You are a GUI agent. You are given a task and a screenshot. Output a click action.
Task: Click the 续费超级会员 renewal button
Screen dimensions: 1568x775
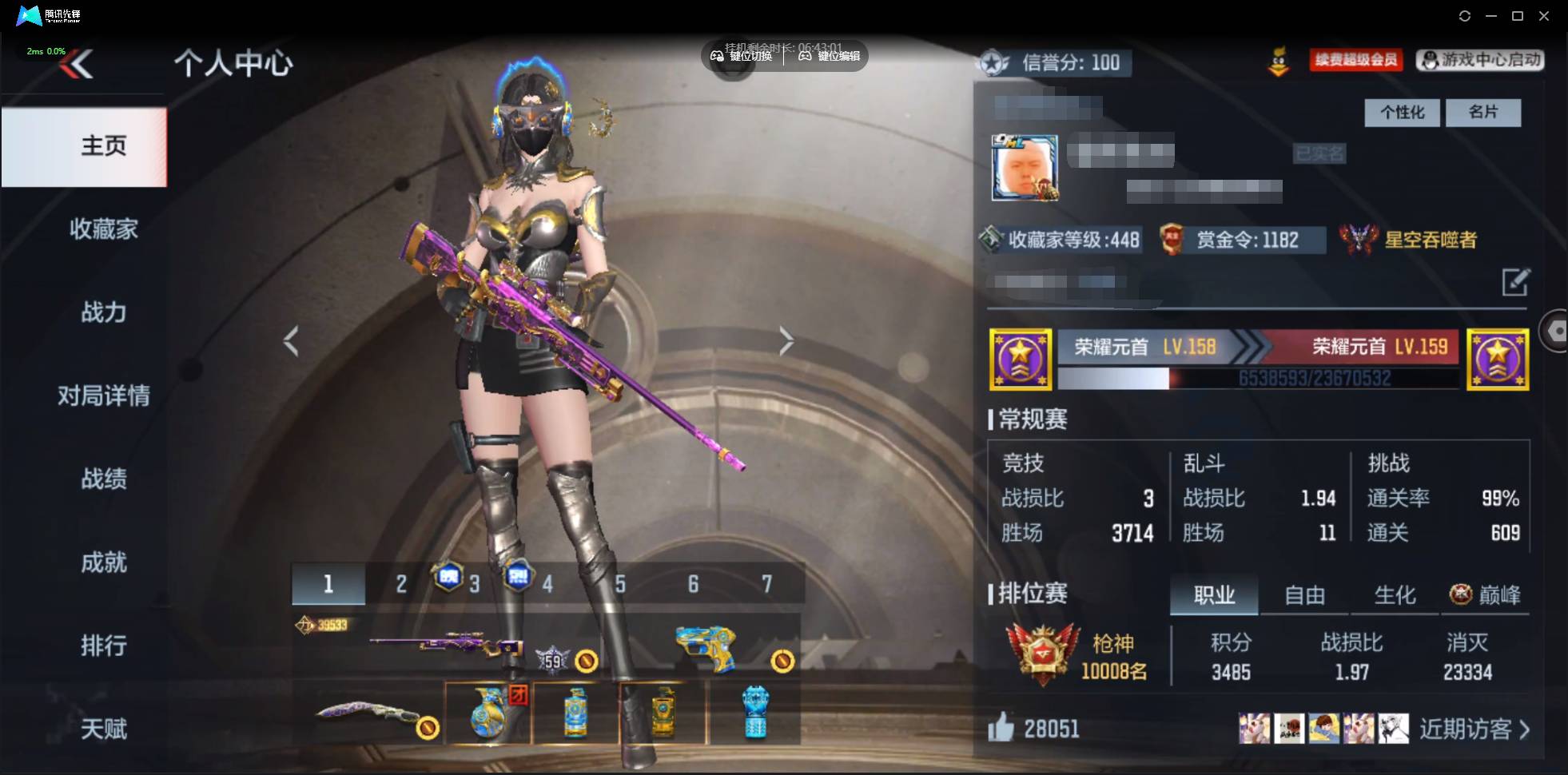(1356, 60)
